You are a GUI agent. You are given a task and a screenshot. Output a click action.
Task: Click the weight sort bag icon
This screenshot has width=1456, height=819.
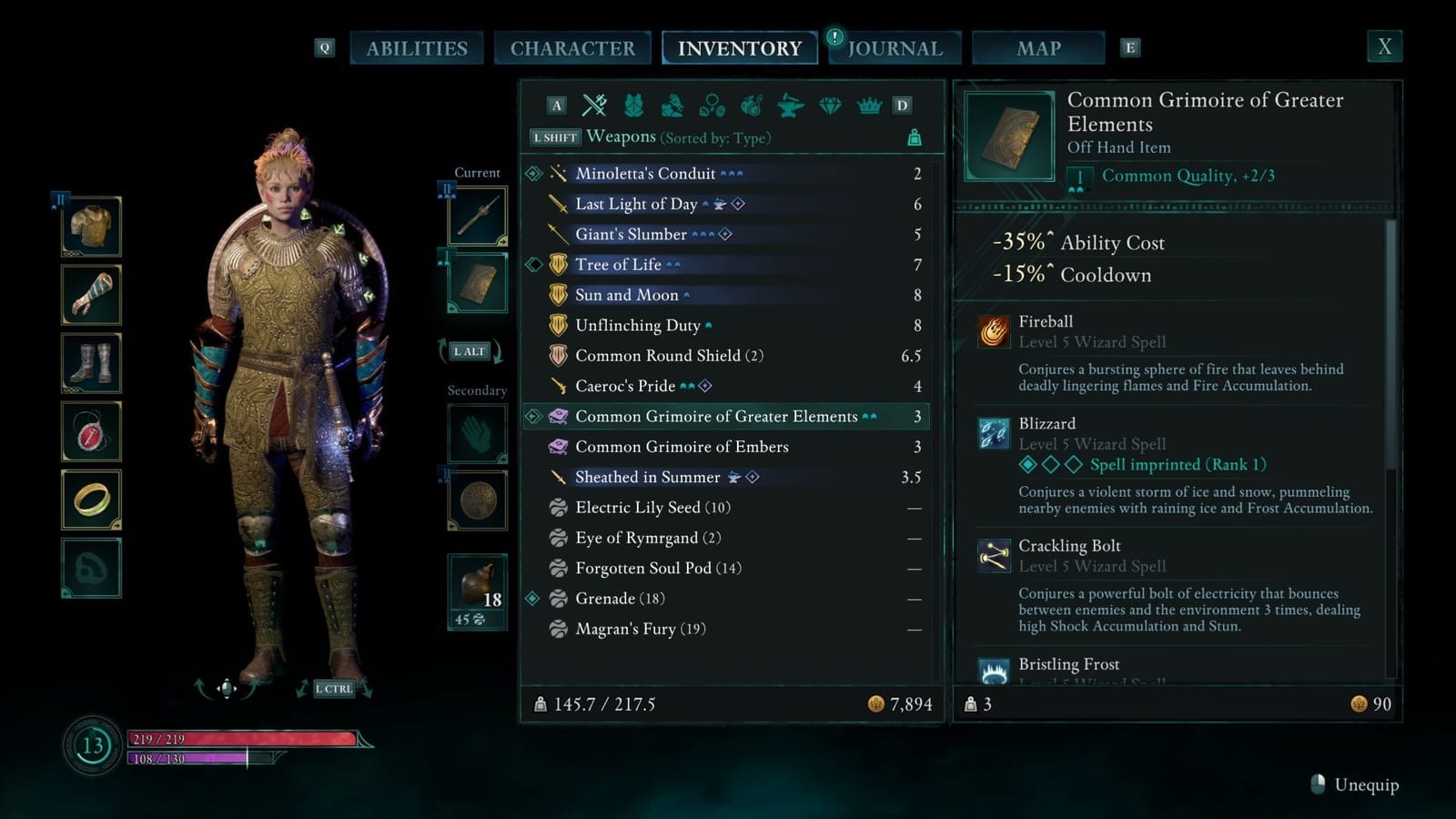[x=913, y=137]
